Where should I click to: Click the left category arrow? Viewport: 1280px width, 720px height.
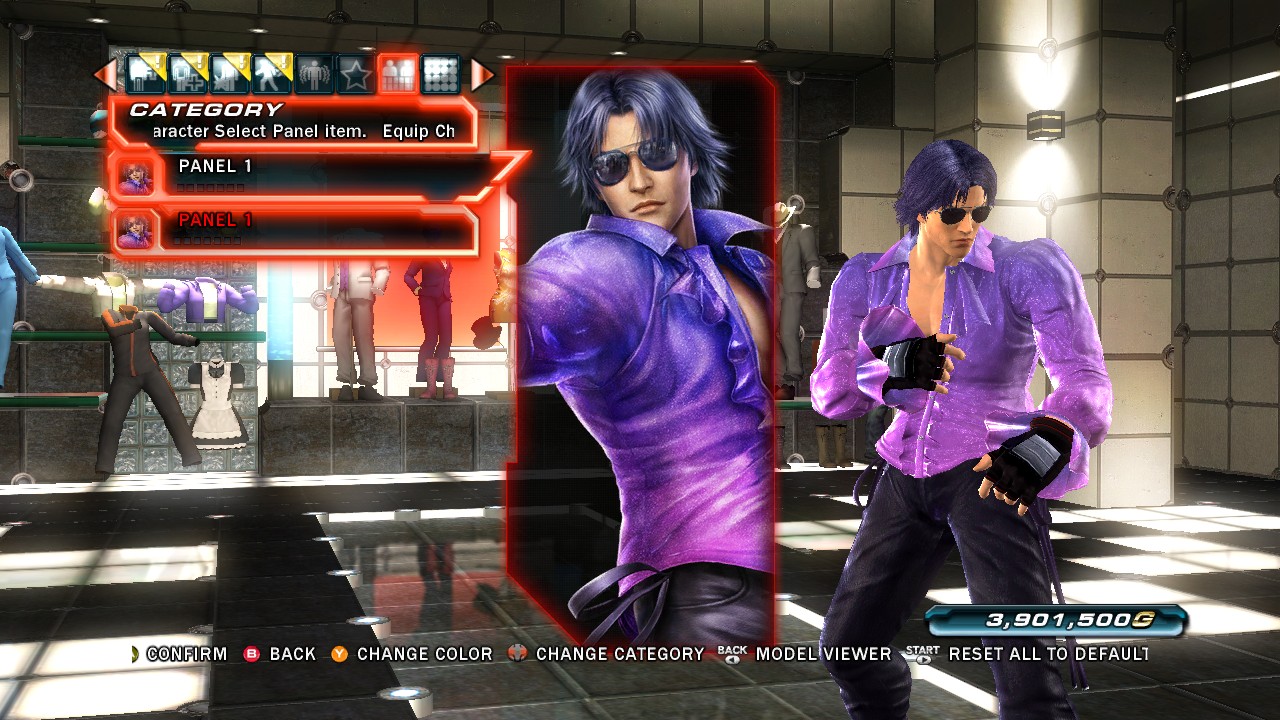(x=104, y=74)
